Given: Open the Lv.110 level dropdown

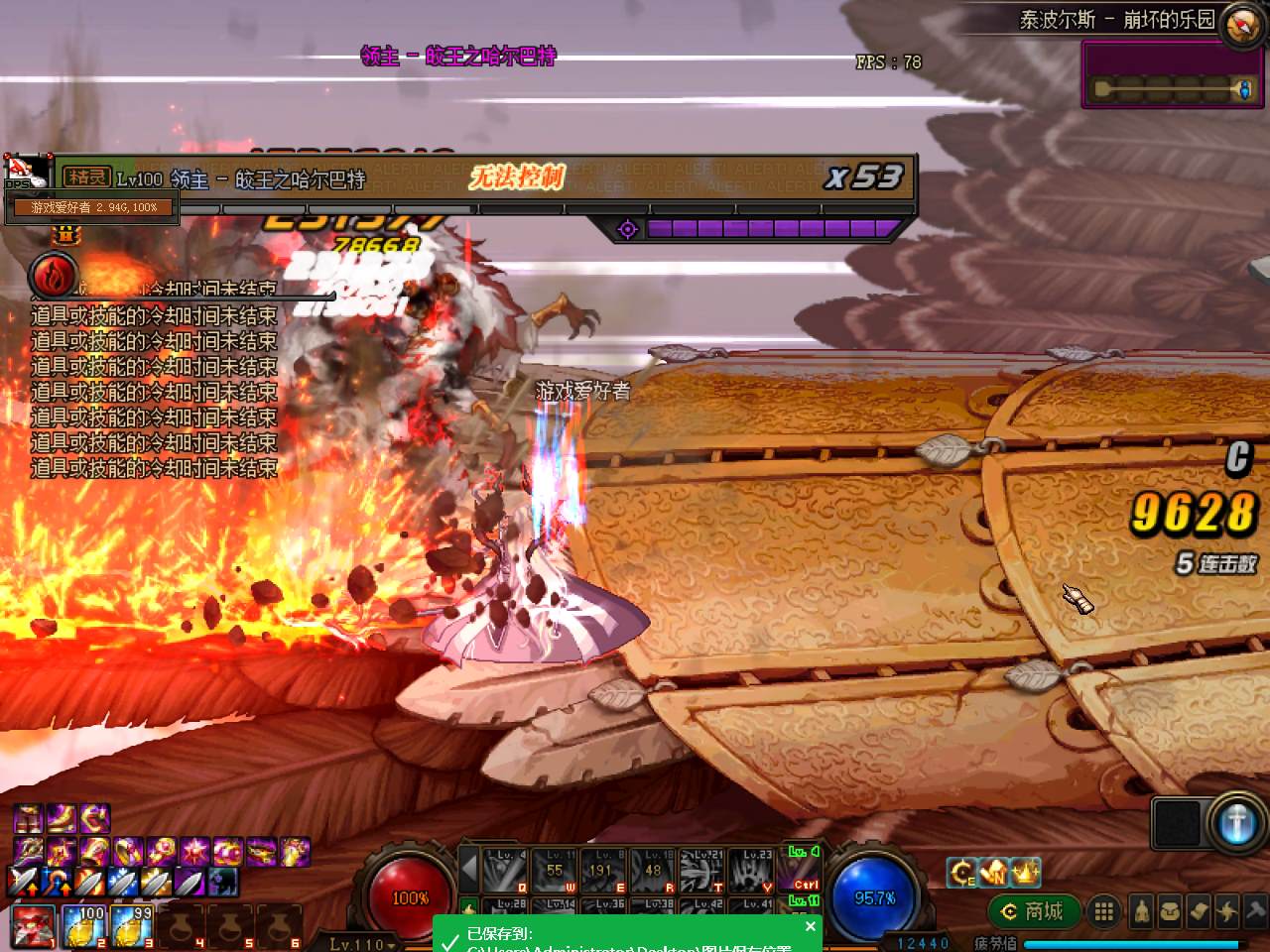Looking at the screenshot, I should (361, 943).
